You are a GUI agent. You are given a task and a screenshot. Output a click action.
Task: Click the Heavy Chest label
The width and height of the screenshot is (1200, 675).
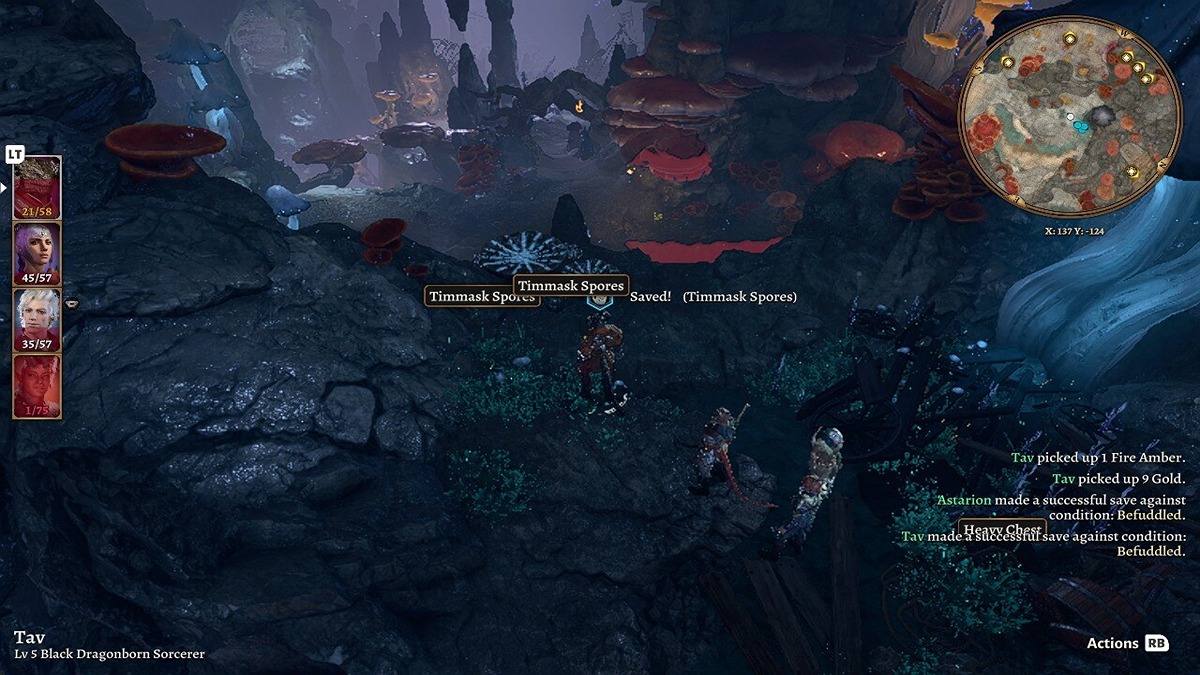[x=1002, y=529]
